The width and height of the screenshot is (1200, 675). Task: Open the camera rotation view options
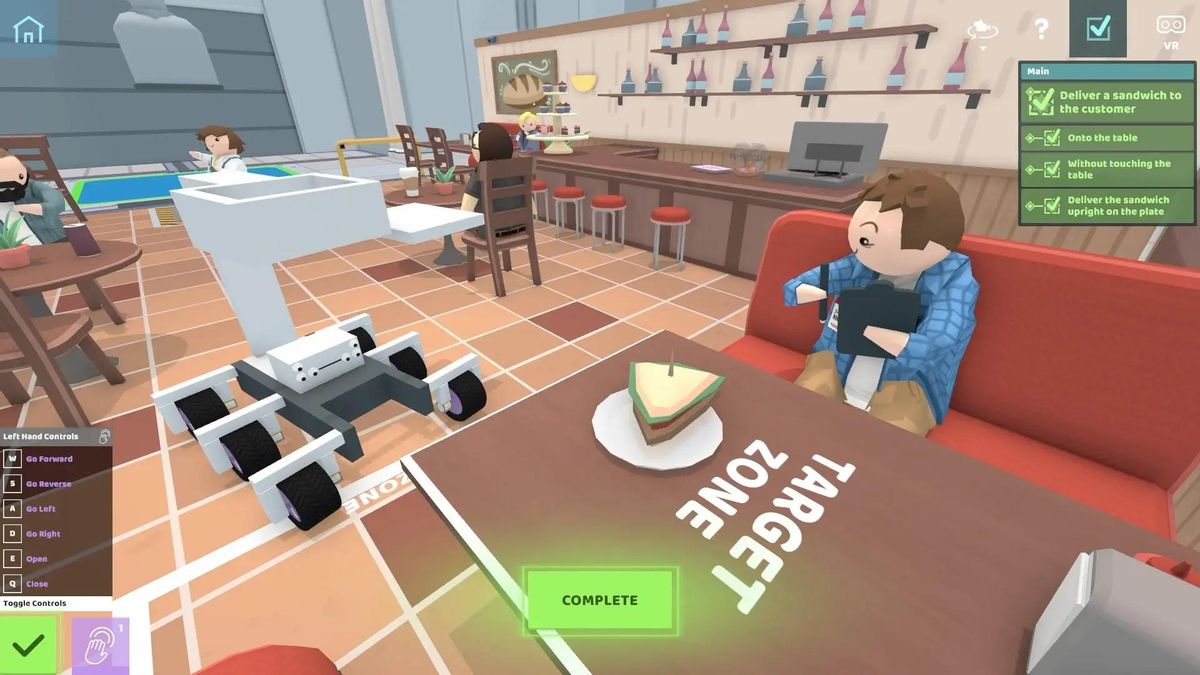point(982,30)
